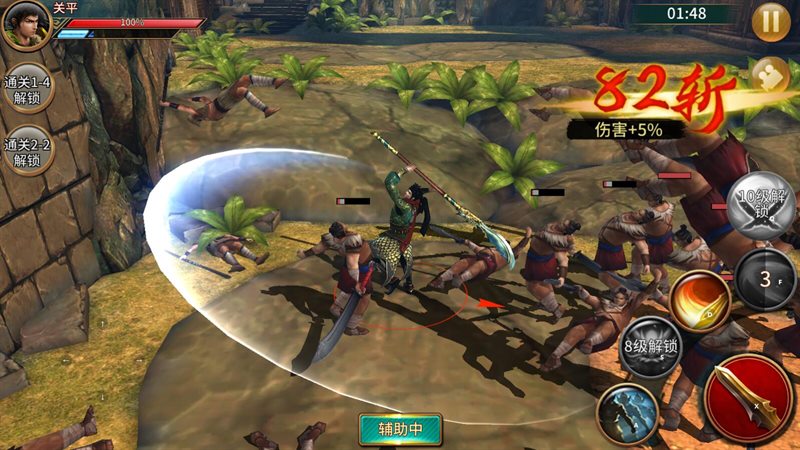The width and height of the screenshot is (800, 450).
Task: Tap the skill on cooldown showing 3
Action: pyautogui.click(x=765, y=278)
